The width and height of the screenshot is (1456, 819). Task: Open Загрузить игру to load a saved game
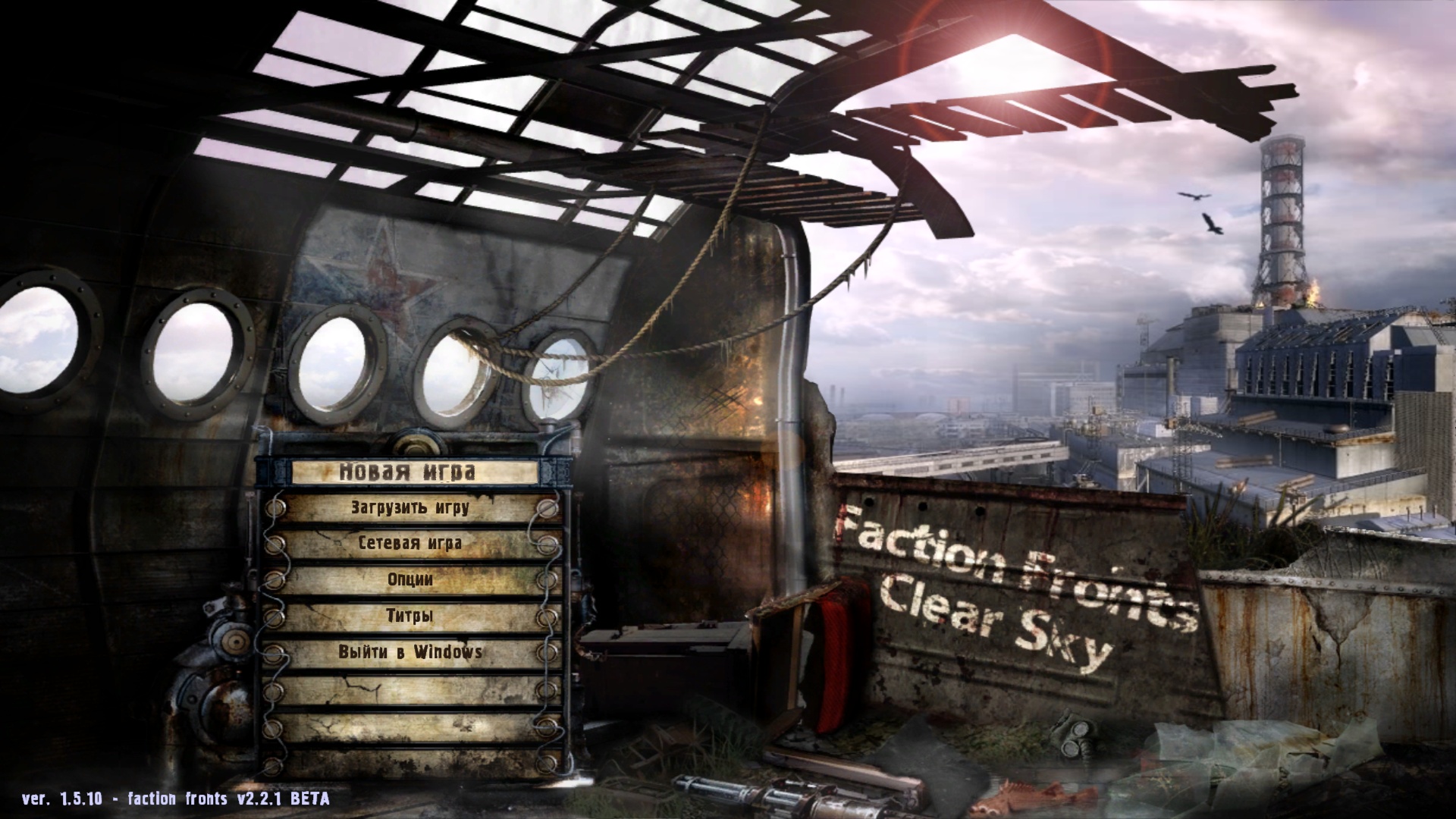[x=409, y=507]
